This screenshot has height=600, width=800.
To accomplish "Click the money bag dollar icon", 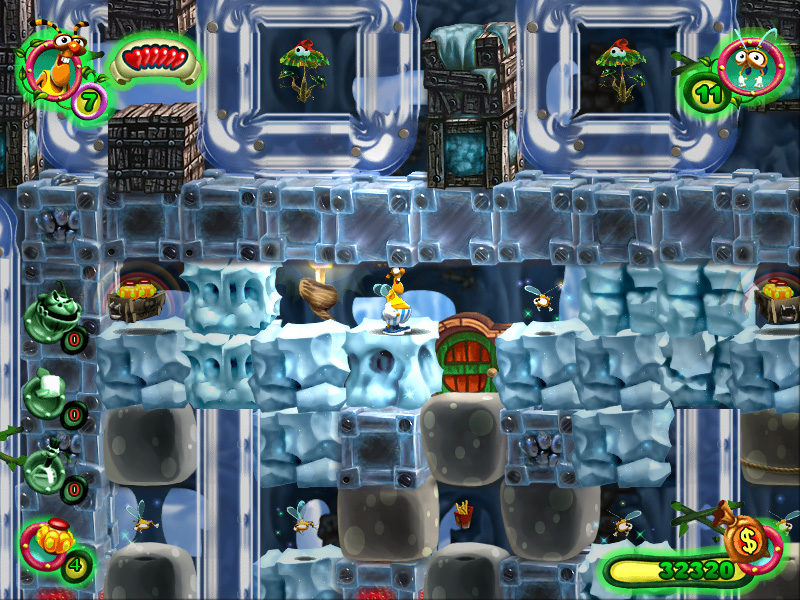I will click(746, 540).
